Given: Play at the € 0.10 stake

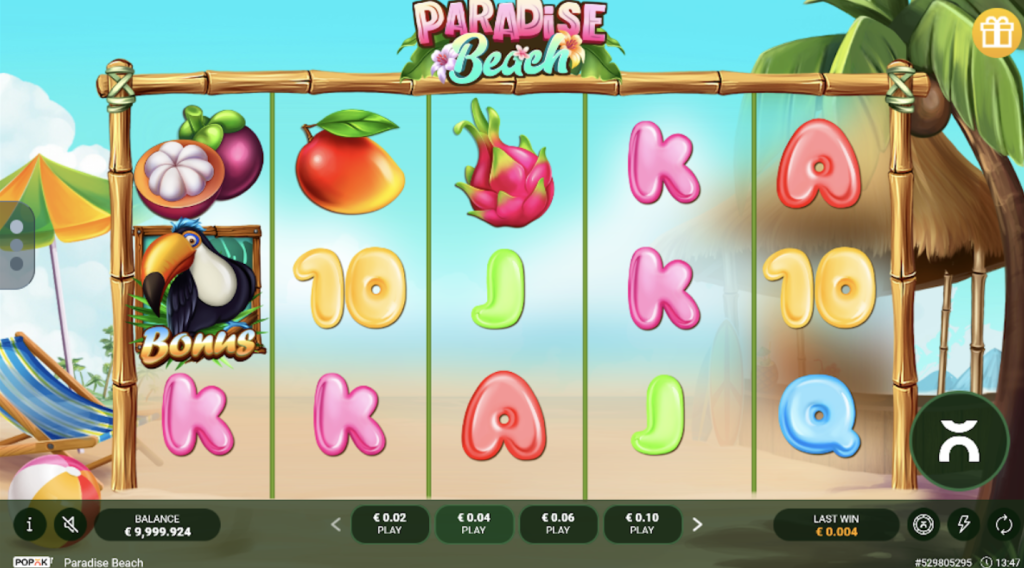Looking at the screenshot, I should coord(642,524).
